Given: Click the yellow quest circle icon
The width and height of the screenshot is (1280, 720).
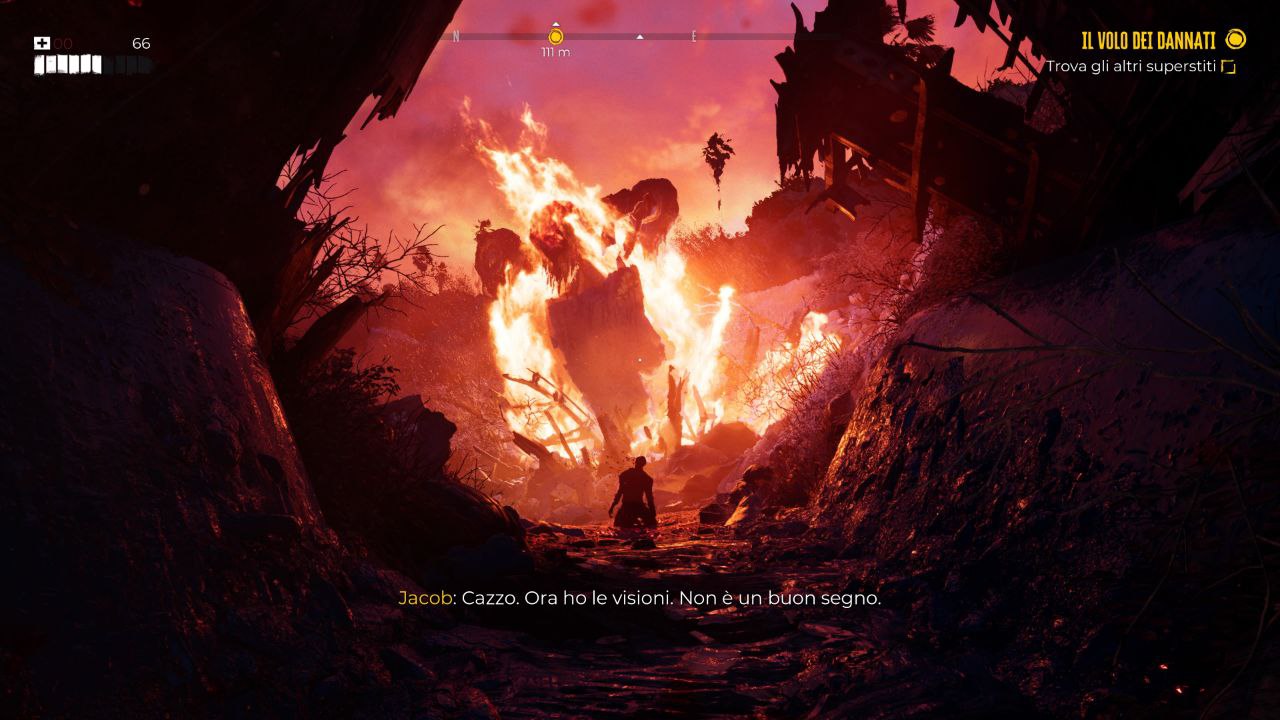Looking at the screenshot, I should point(1236,39).
